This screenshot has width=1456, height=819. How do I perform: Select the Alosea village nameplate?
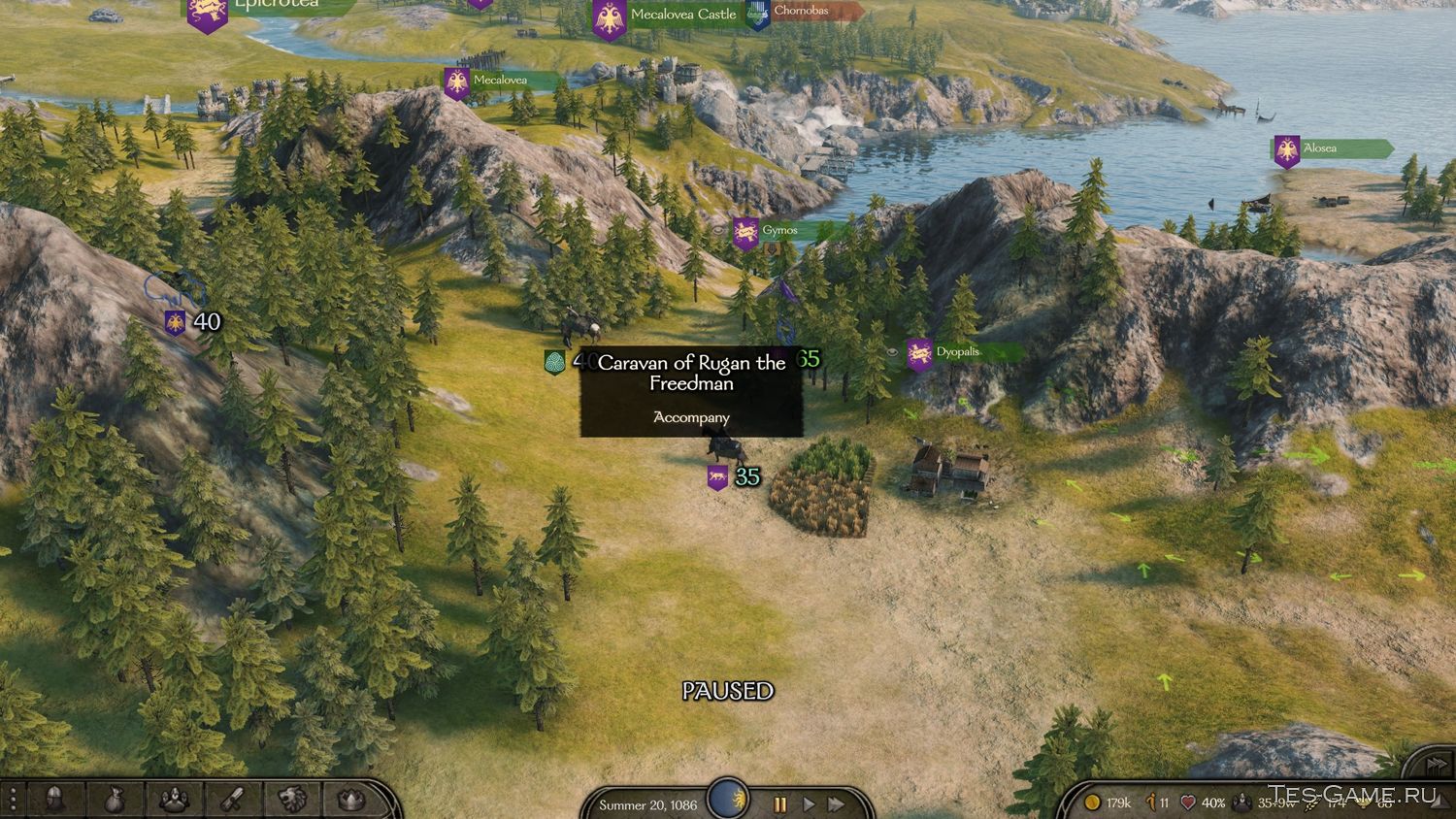1319,148
